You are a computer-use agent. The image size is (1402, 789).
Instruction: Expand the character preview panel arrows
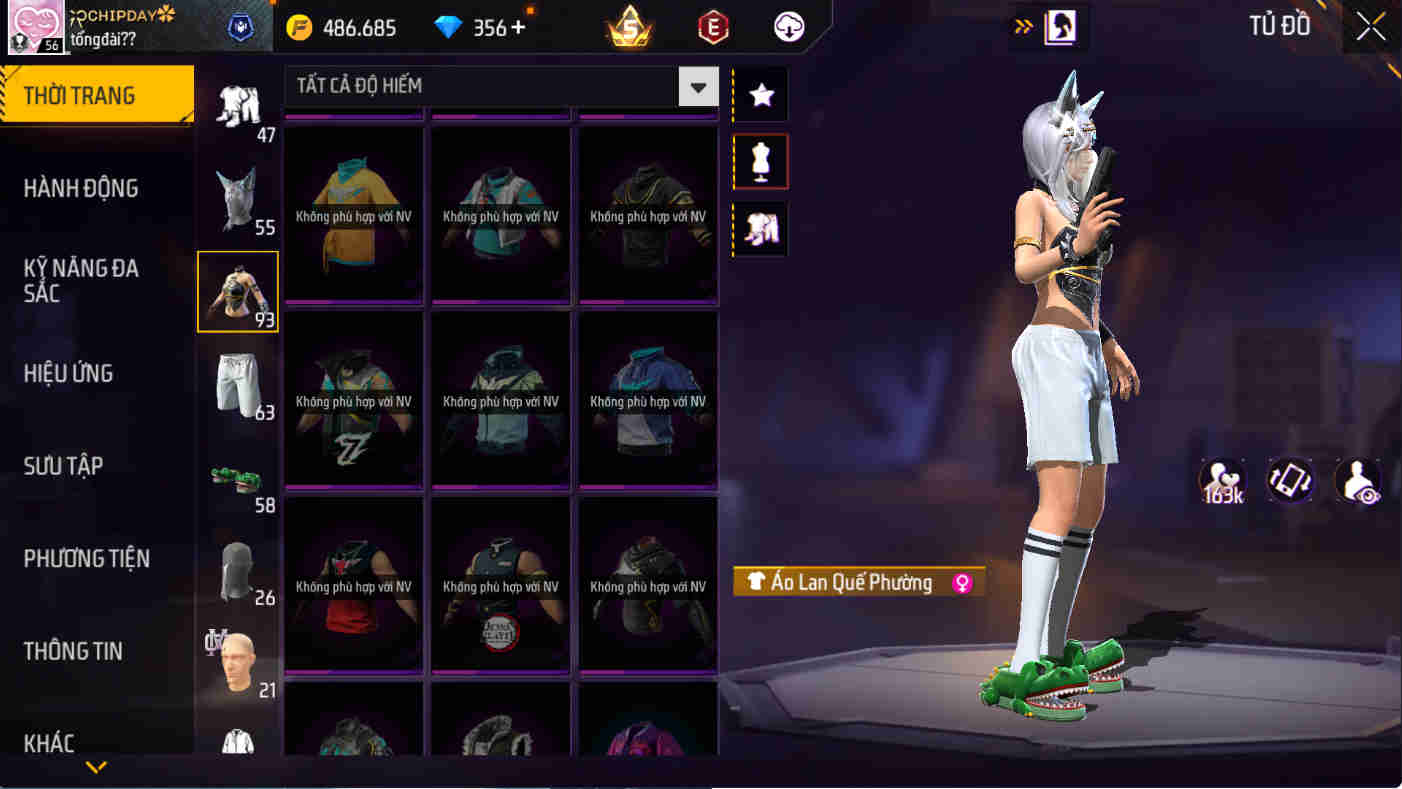pyautogui.click(x=1021, y=28)
